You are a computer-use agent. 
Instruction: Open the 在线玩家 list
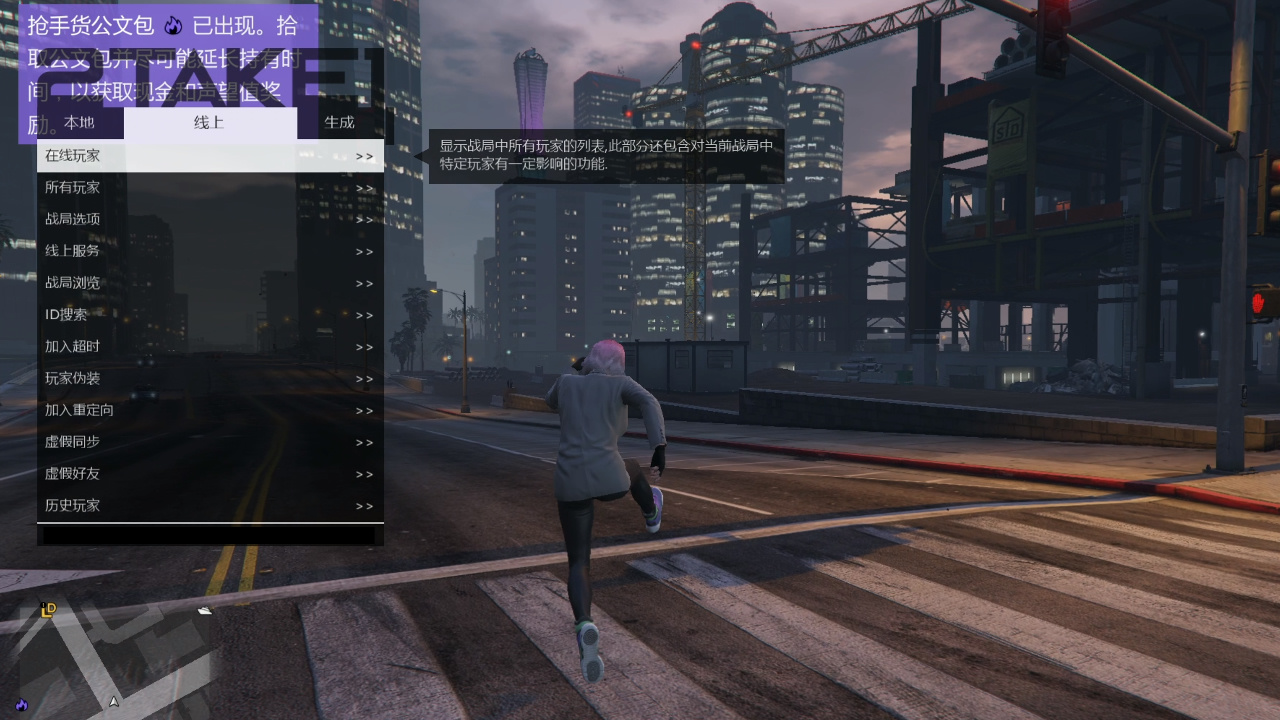[x=210, y=156]
